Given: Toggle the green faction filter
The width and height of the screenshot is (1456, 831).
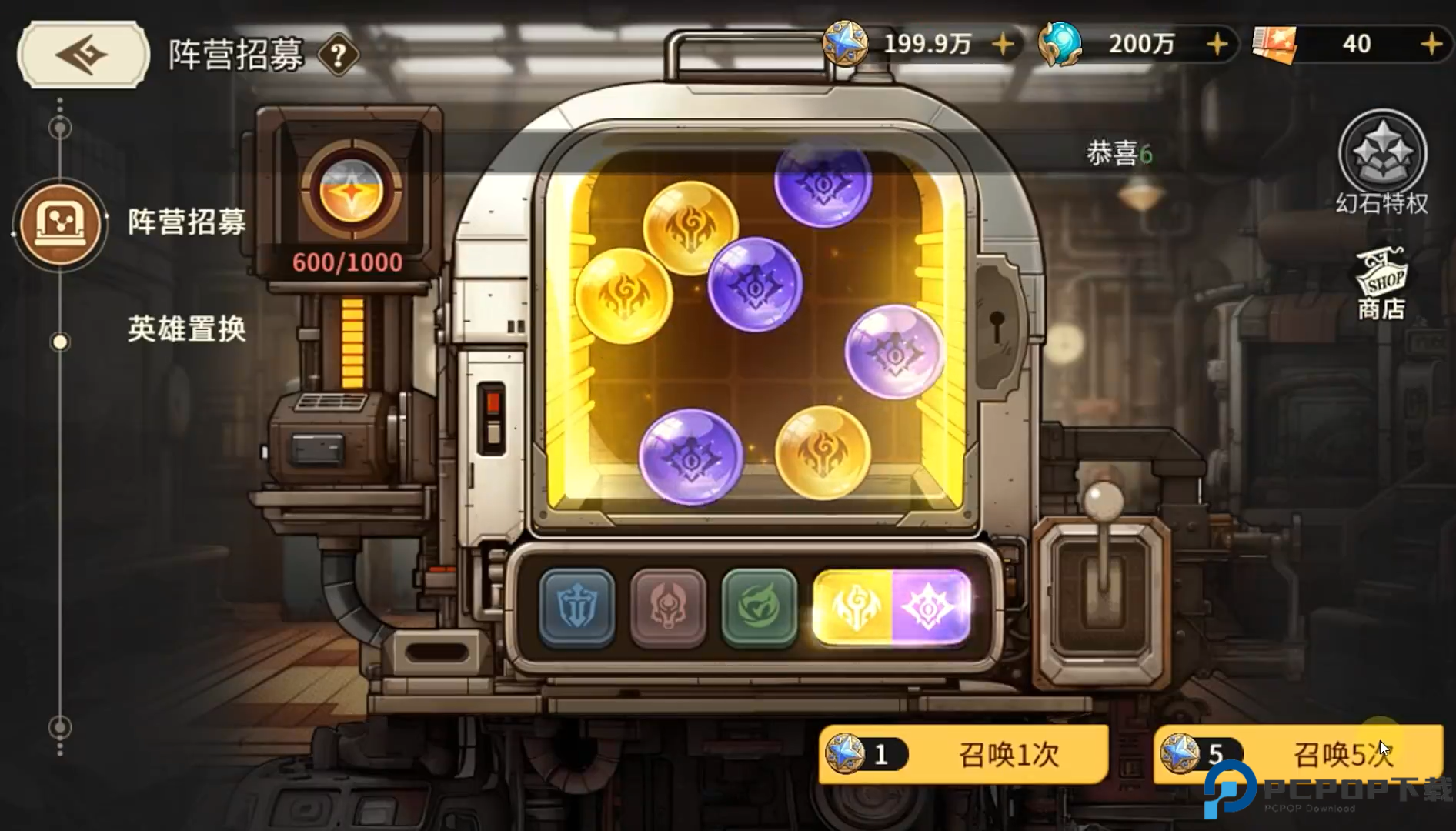Looking at the screenshot, I should coord(759,608).
